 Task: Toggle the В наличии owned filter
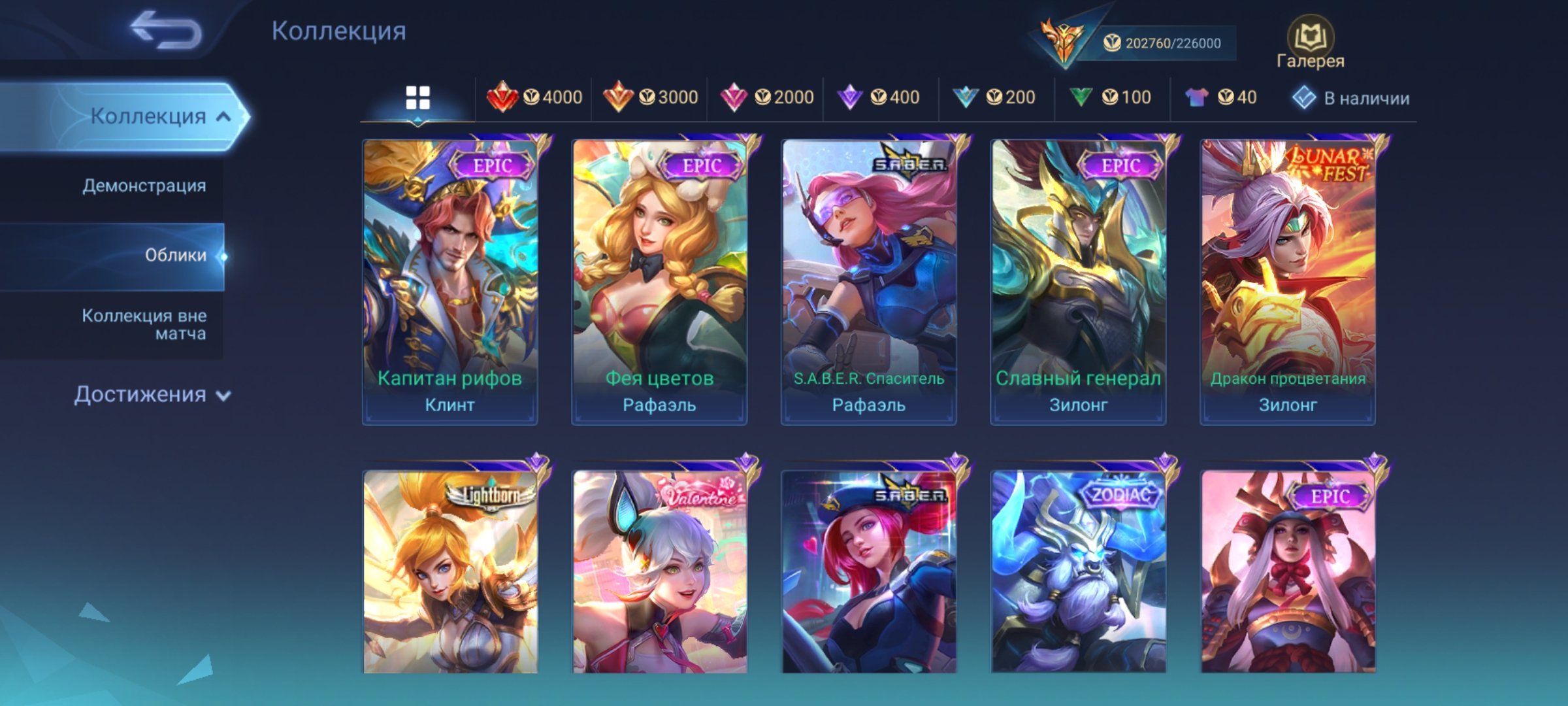click(x=1351, y=98)
